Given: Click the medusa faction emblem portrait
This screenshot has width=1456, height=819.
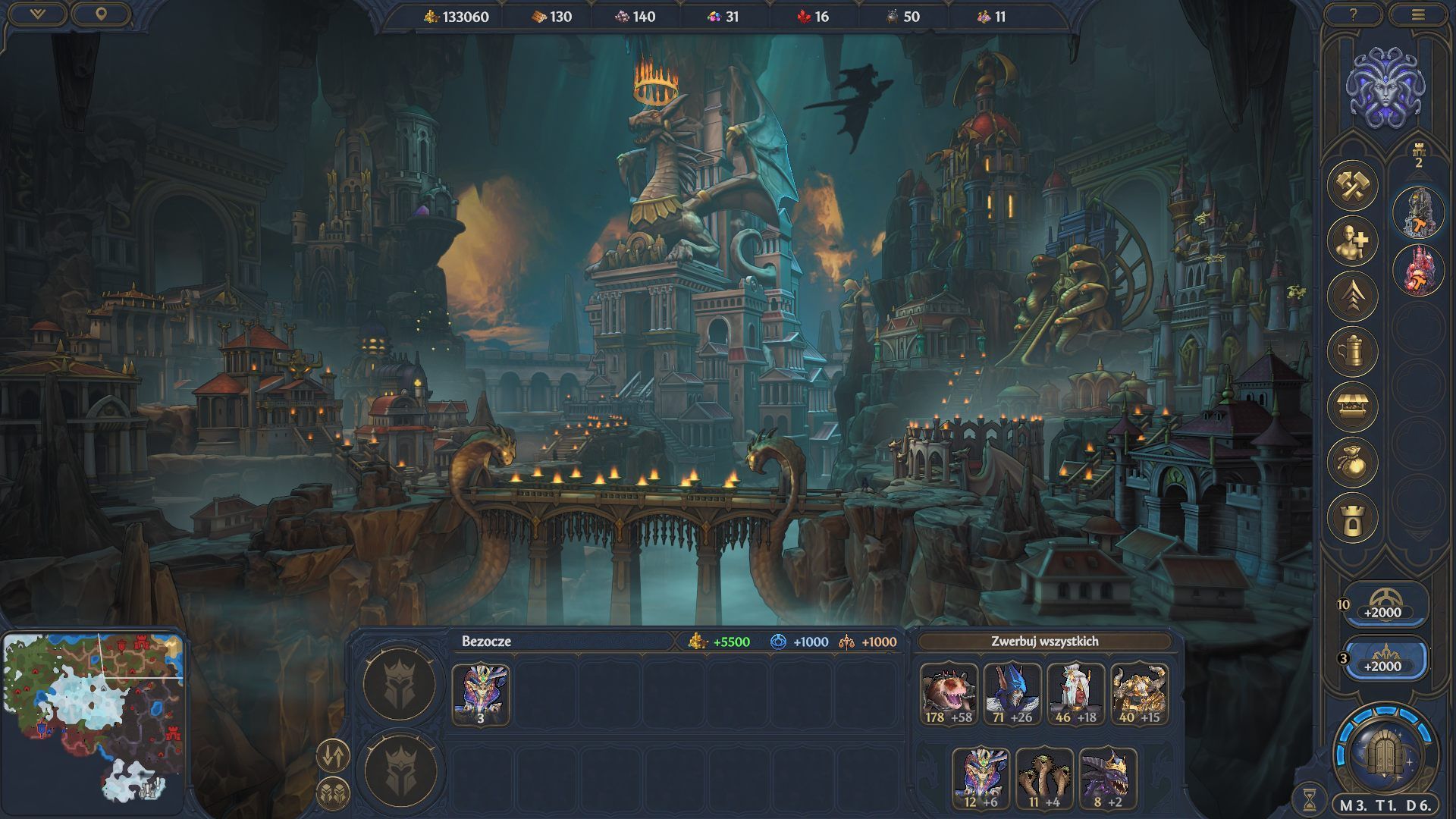Looking at the screenshot, I should (x=1385, y=87).
